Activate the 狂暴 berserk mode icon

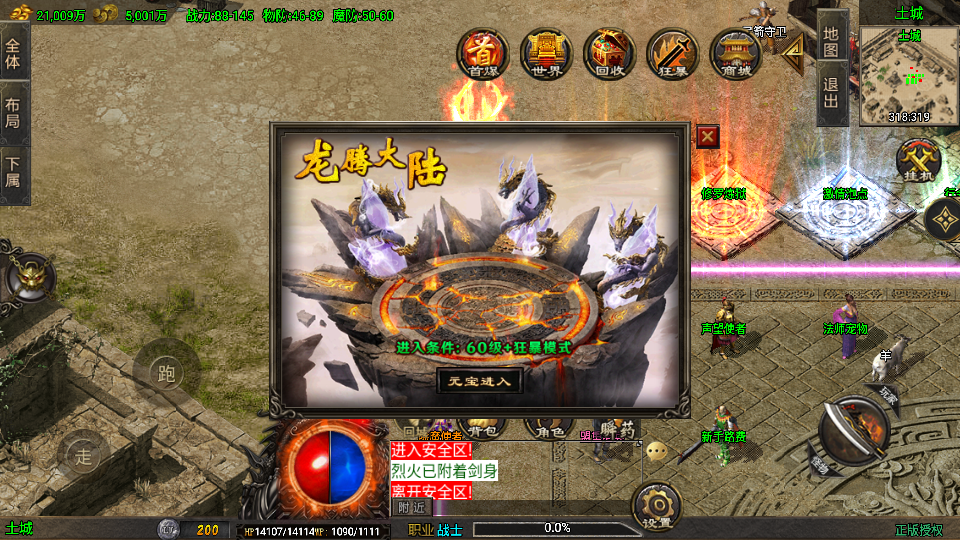tap(672, 53)
